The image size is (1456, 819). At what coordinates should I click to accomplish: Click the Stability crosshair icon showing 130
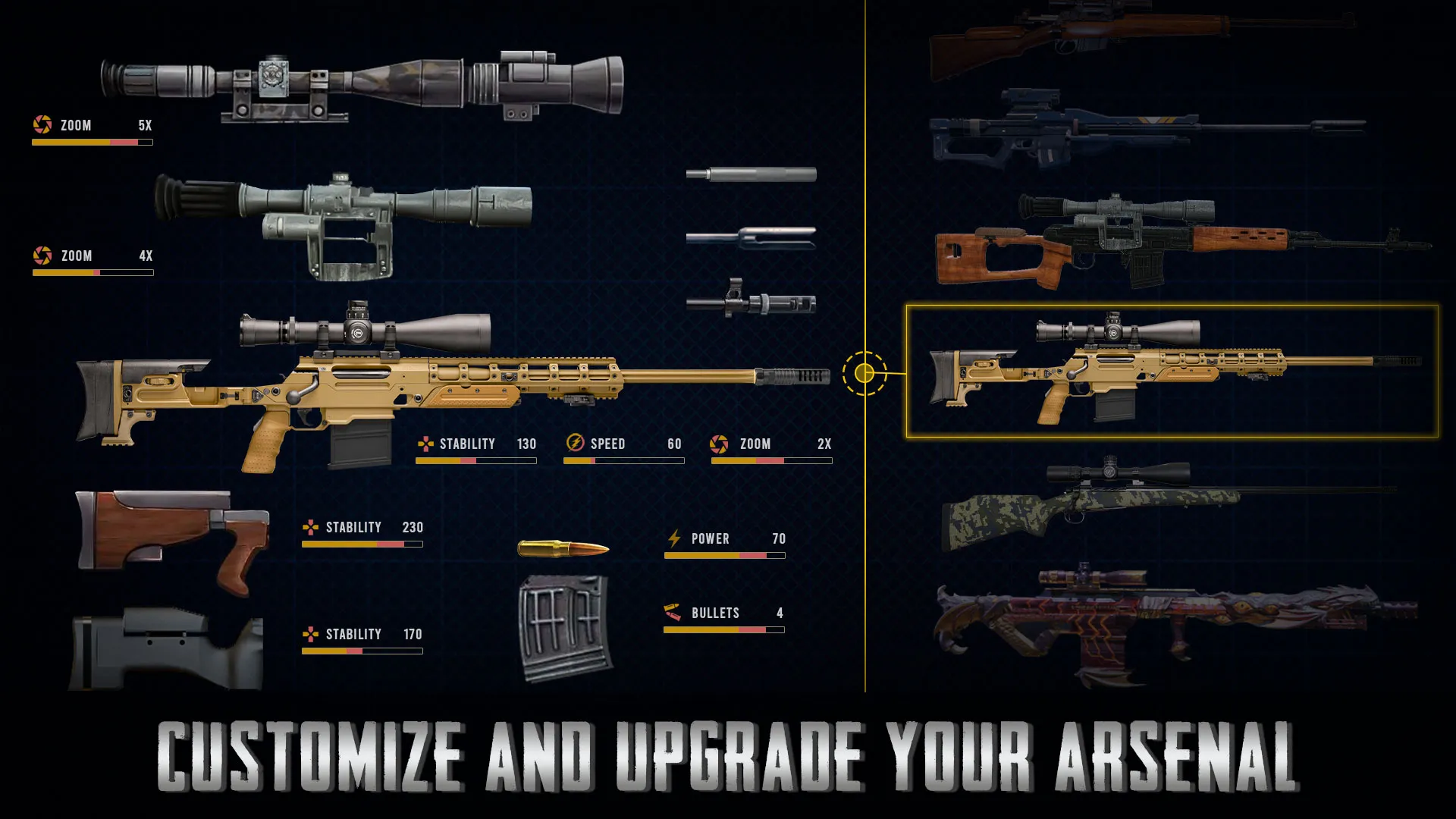pos(425,444)
